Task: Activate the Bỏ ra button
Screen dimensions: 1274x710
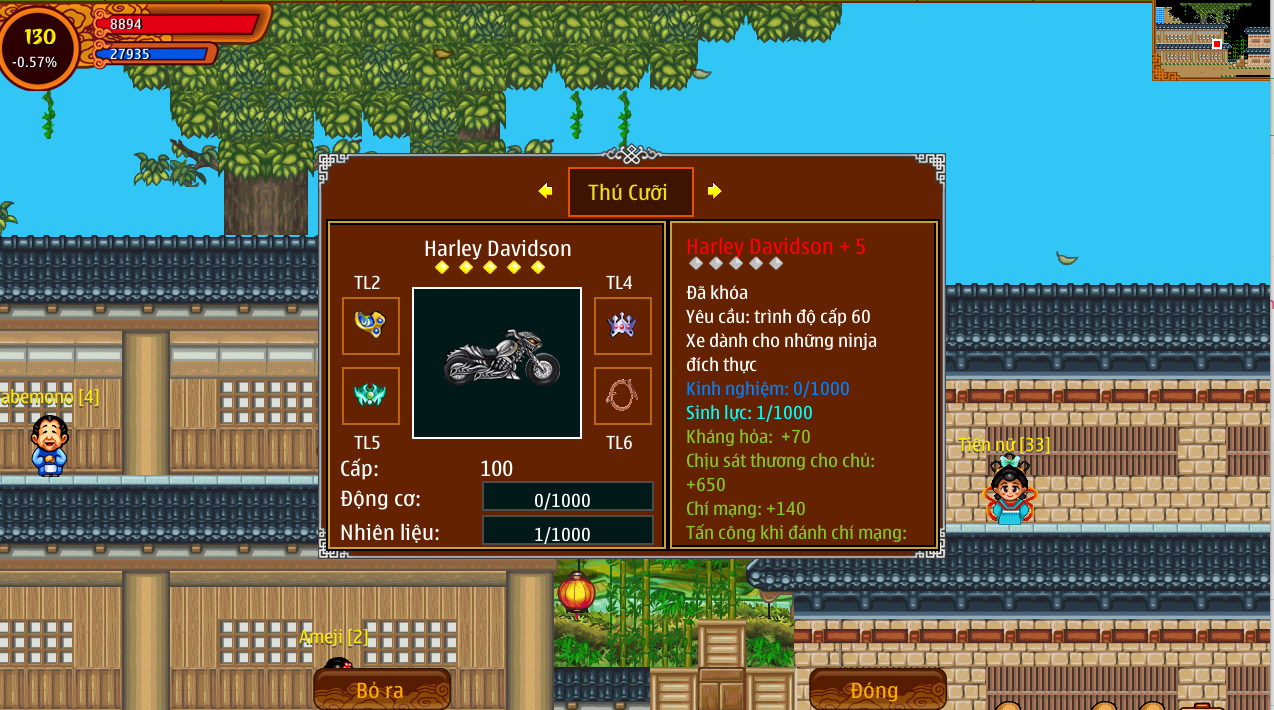Action: click(381, 689)
